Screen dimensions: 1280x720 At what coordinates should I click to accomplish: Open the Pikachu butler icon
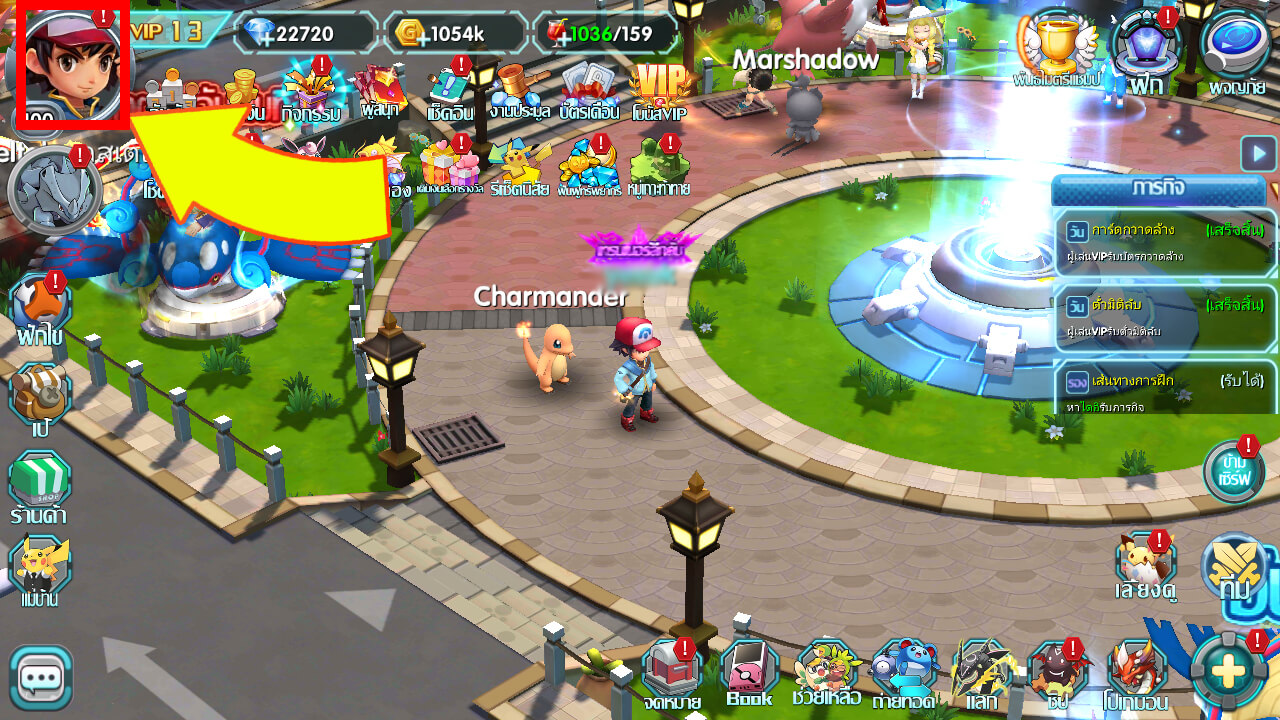coord(40,570)
